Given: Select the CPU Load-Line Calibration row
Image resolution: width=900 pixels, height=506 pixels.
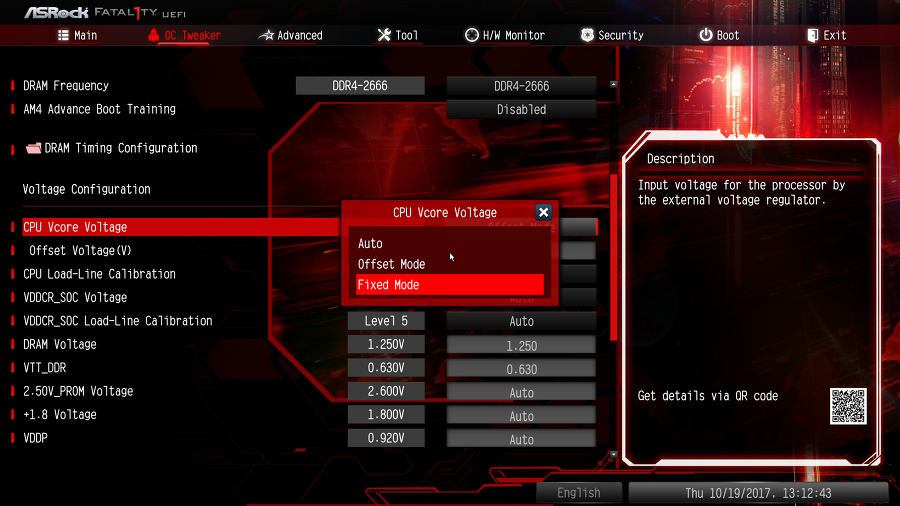Looking at the screenshot, I should [100, 274].
